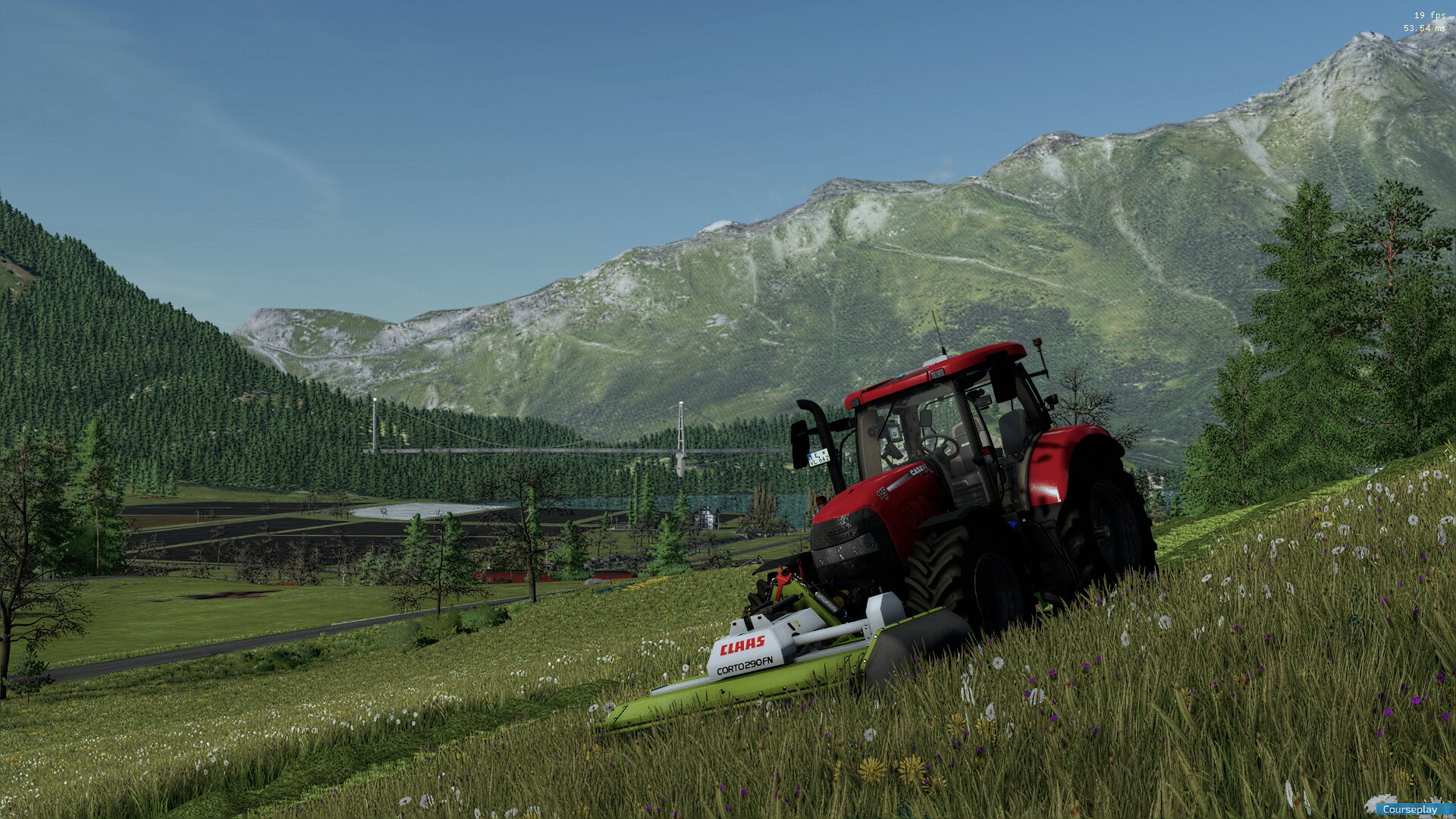Open the Courseplay panel label
This screenshot has height=819, width=1456.
pos(1410,809)
